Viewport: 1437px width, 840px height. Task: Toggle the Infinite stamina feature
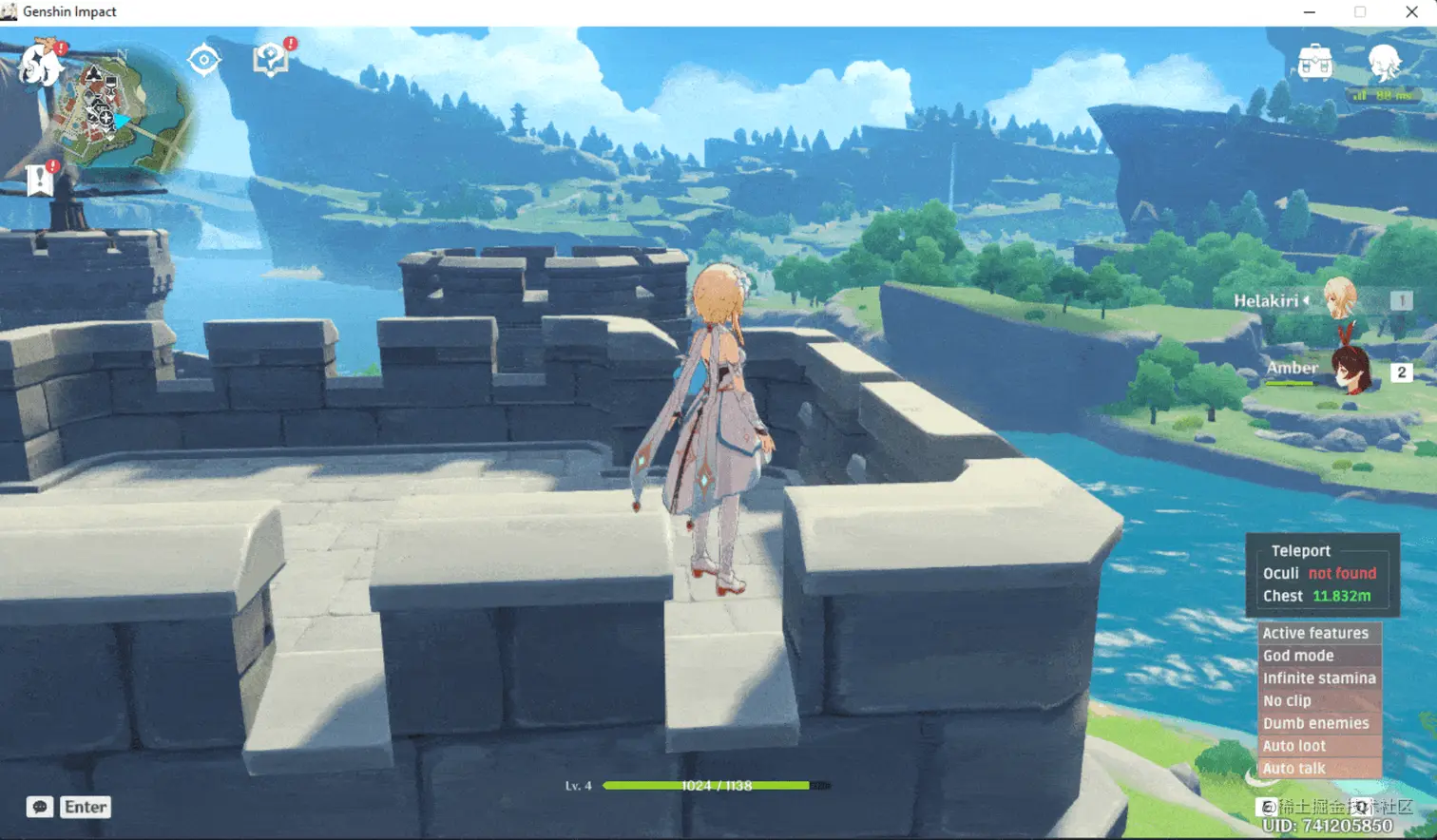[x=1319, y=678]
